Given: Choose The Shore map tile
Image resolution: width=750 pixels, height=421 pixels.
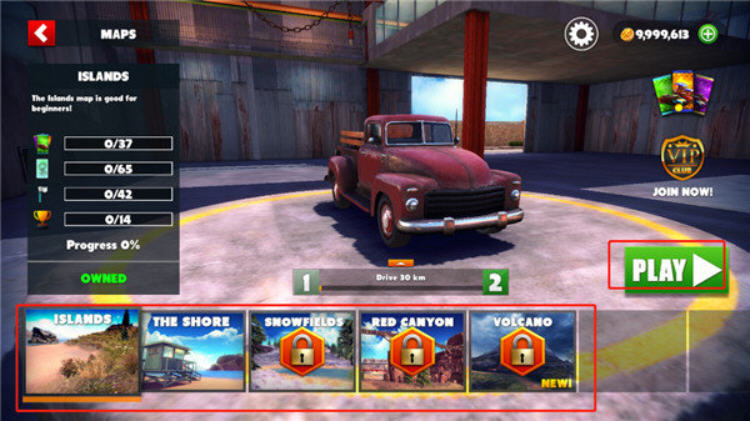Looking at the screenshot, I should [x=193, y=352].
